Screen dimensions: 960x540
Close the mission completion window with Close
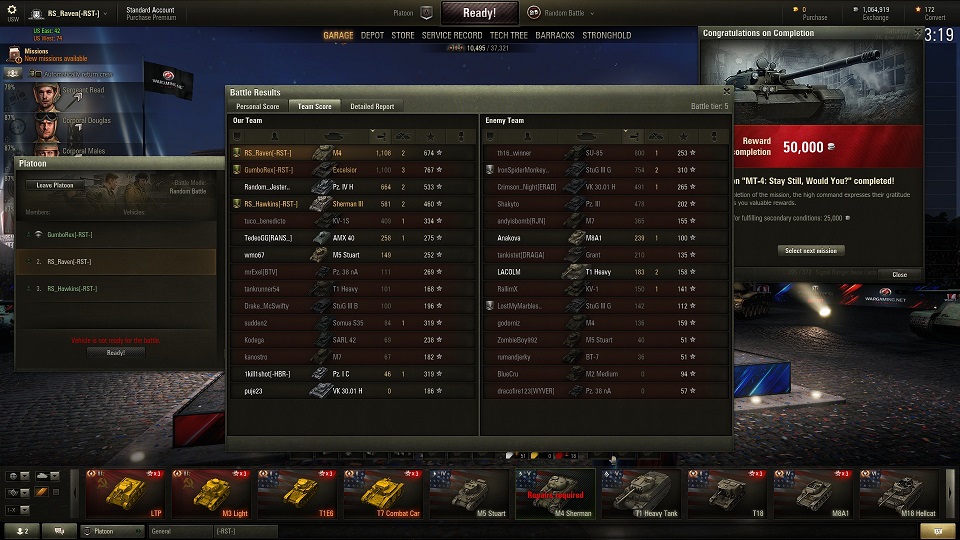pos(899,274)
